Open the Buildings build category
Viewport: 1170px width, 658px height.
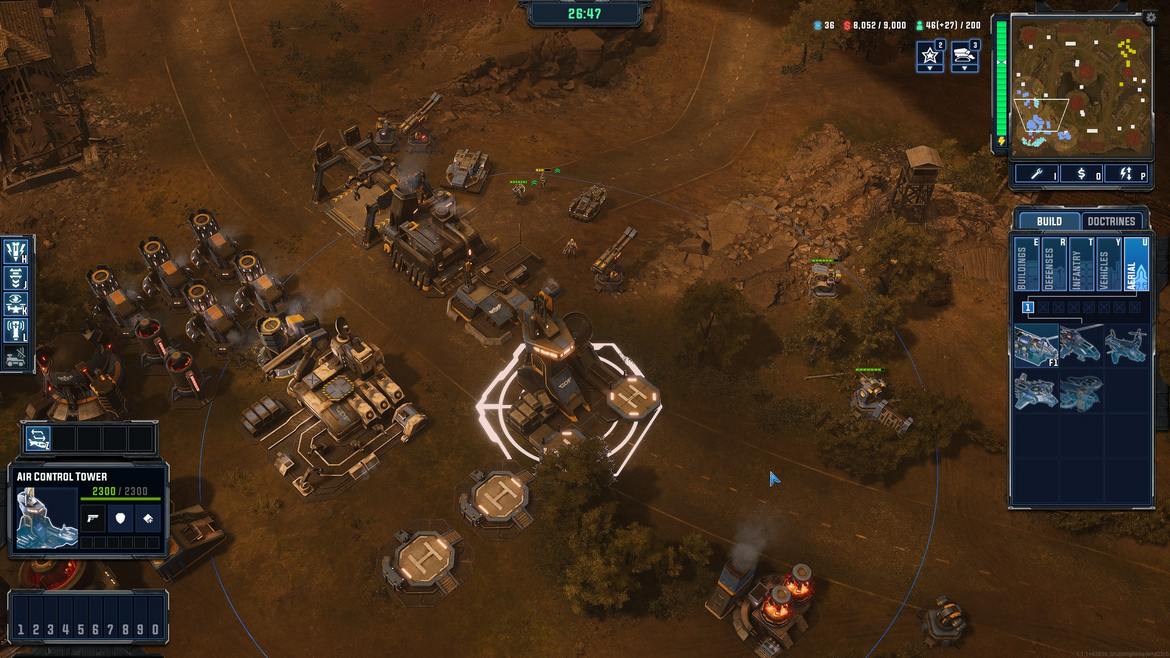pos(1026,265)
